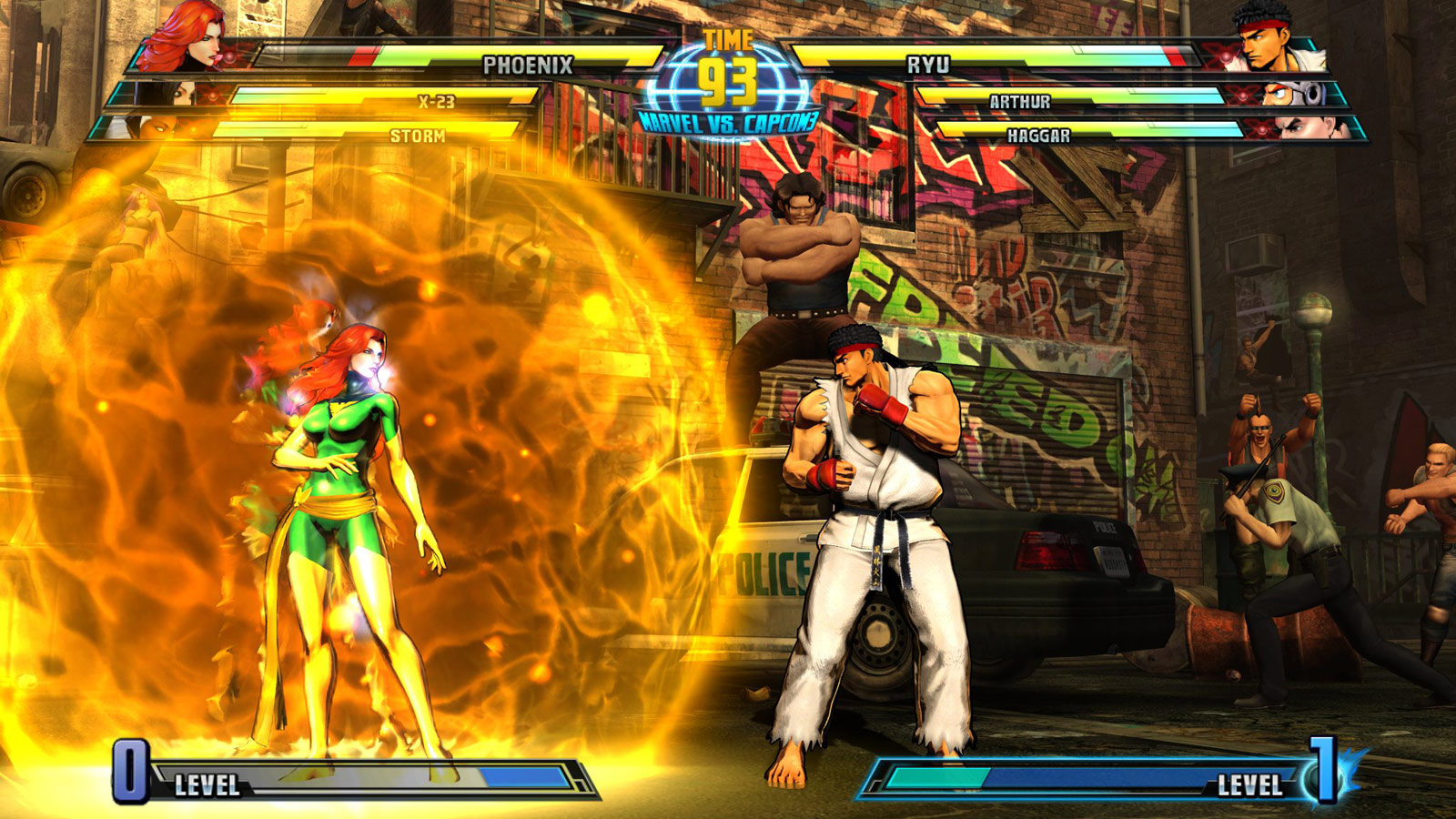
Task: Select the PHOENIX name plate
Action: tap(526, 64)
